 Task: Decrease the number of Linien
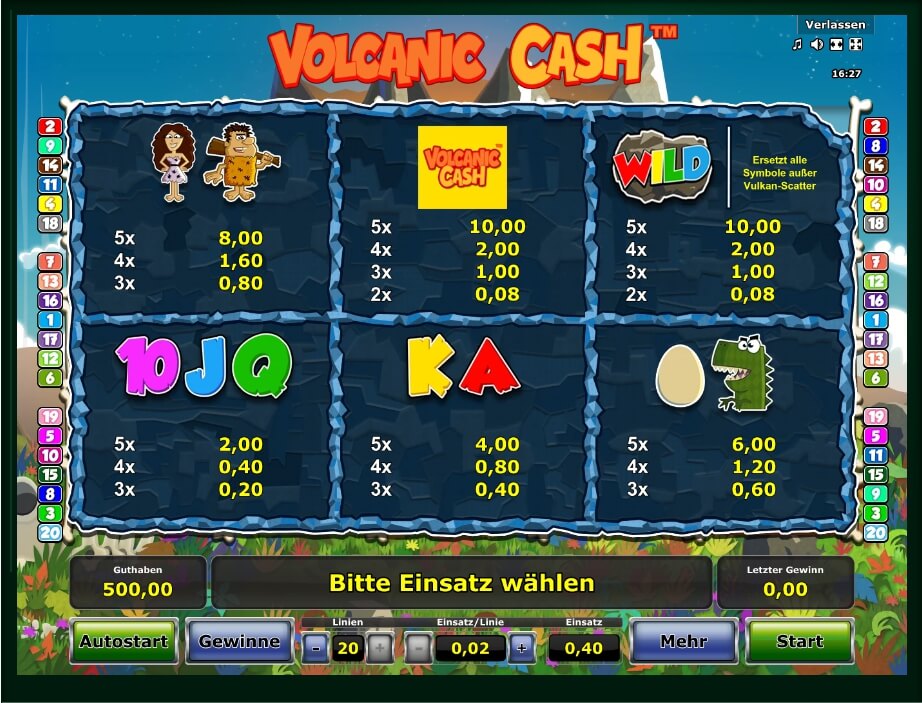pyautogui.click(x=316, y=647)
